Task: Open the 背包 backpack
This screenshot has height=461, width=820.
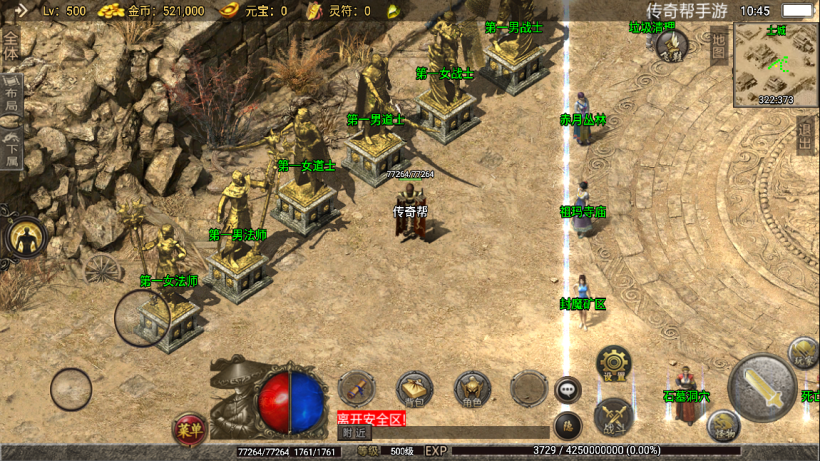Action: (414, 388)
